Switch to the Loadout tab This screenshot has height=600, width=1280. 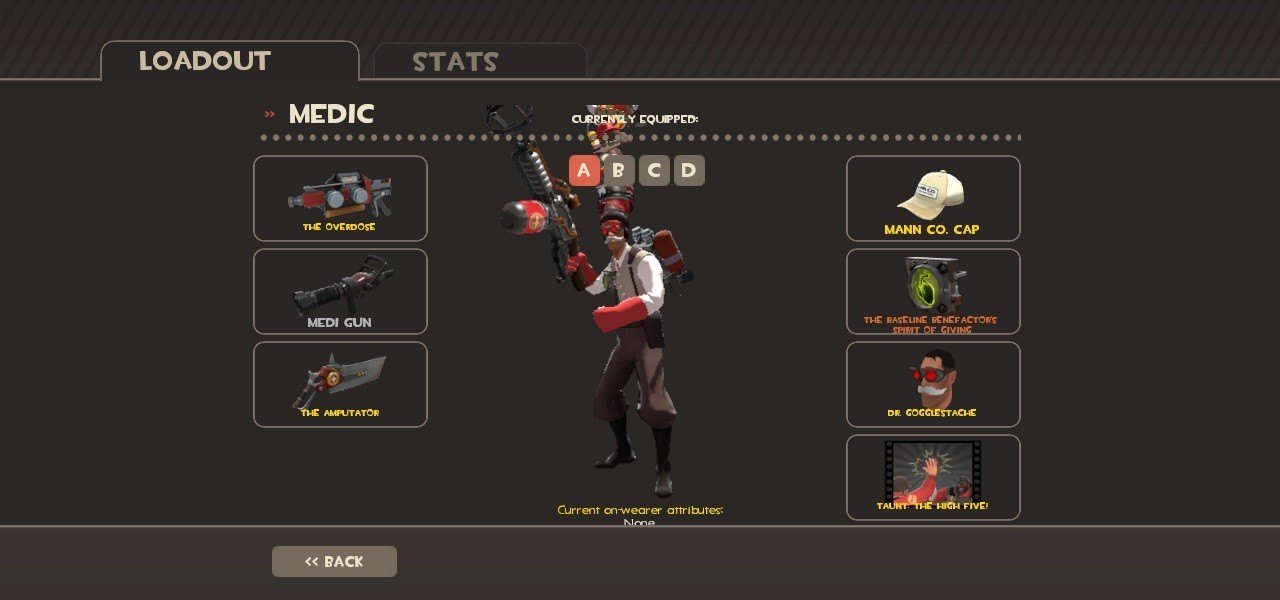(229, 61)
